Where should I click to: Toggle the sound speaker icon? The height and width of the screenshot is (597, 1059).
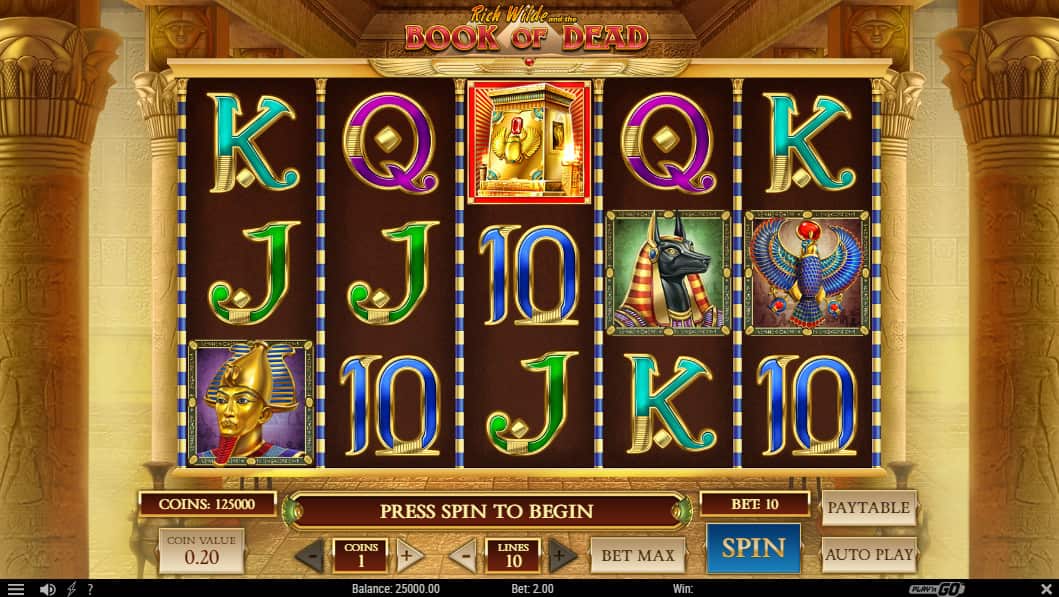(x=47, y=589)
